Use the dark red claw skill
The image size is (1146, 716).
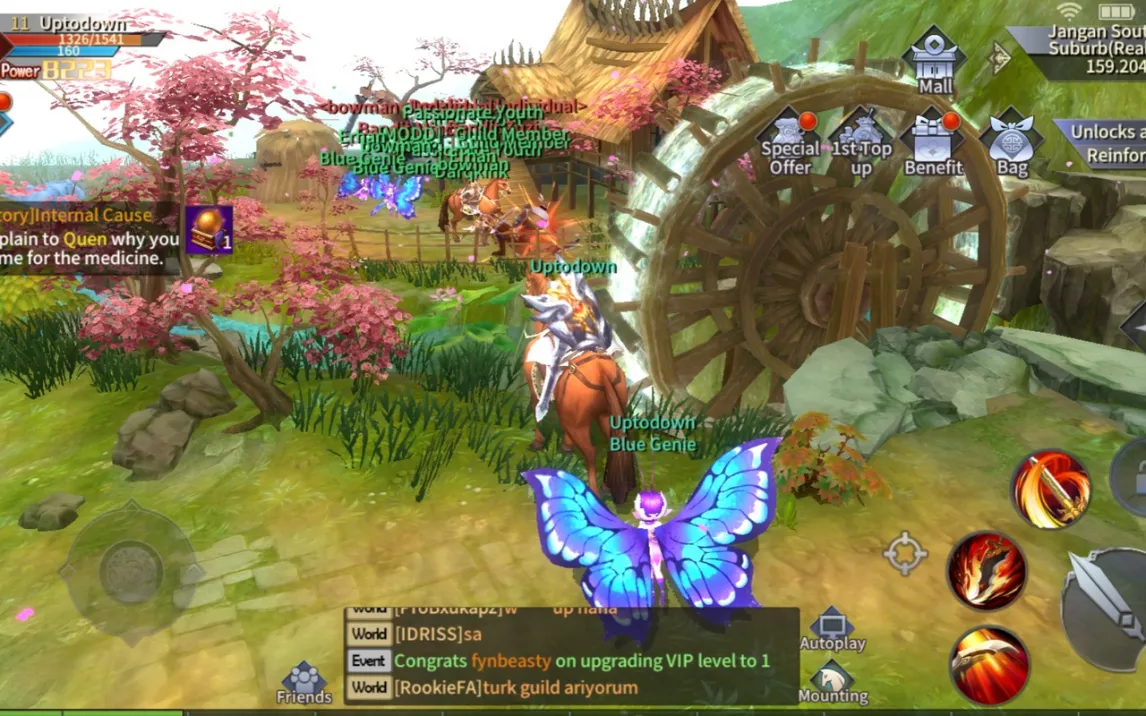[987, 571]
